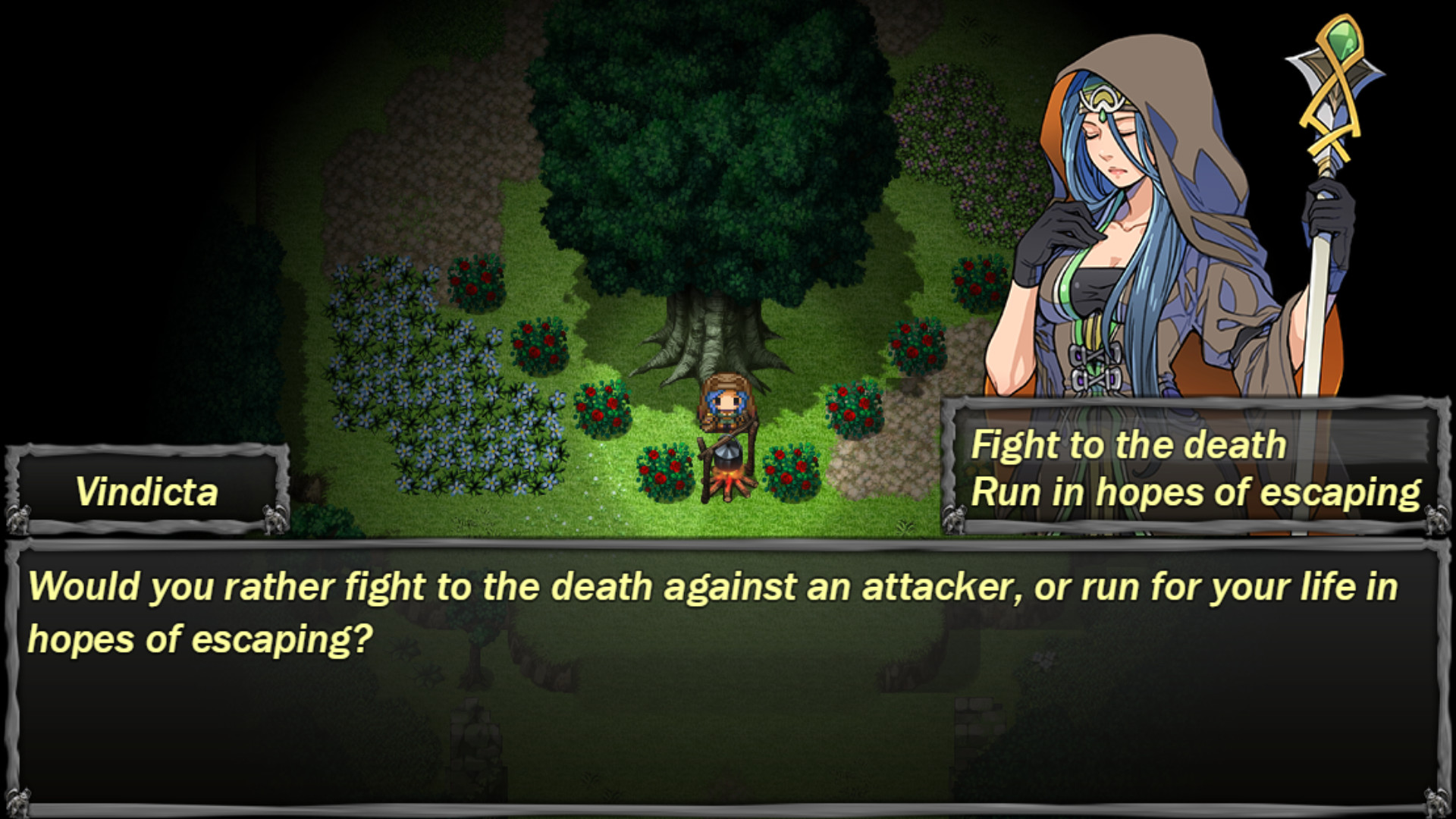1456x819 pixels.
Task: Choose "Run in hopes of escaping"
Action: coord(1197,492)
